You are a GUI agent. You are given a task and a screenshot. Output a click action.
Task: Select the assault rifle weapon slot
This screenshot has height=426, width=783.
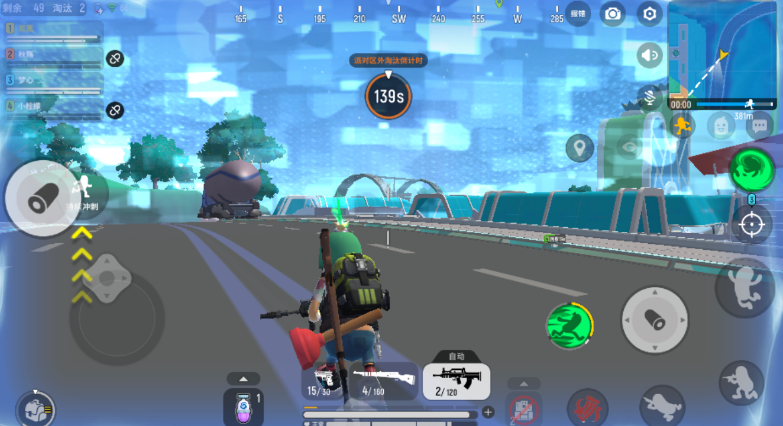tap(456, 381)
